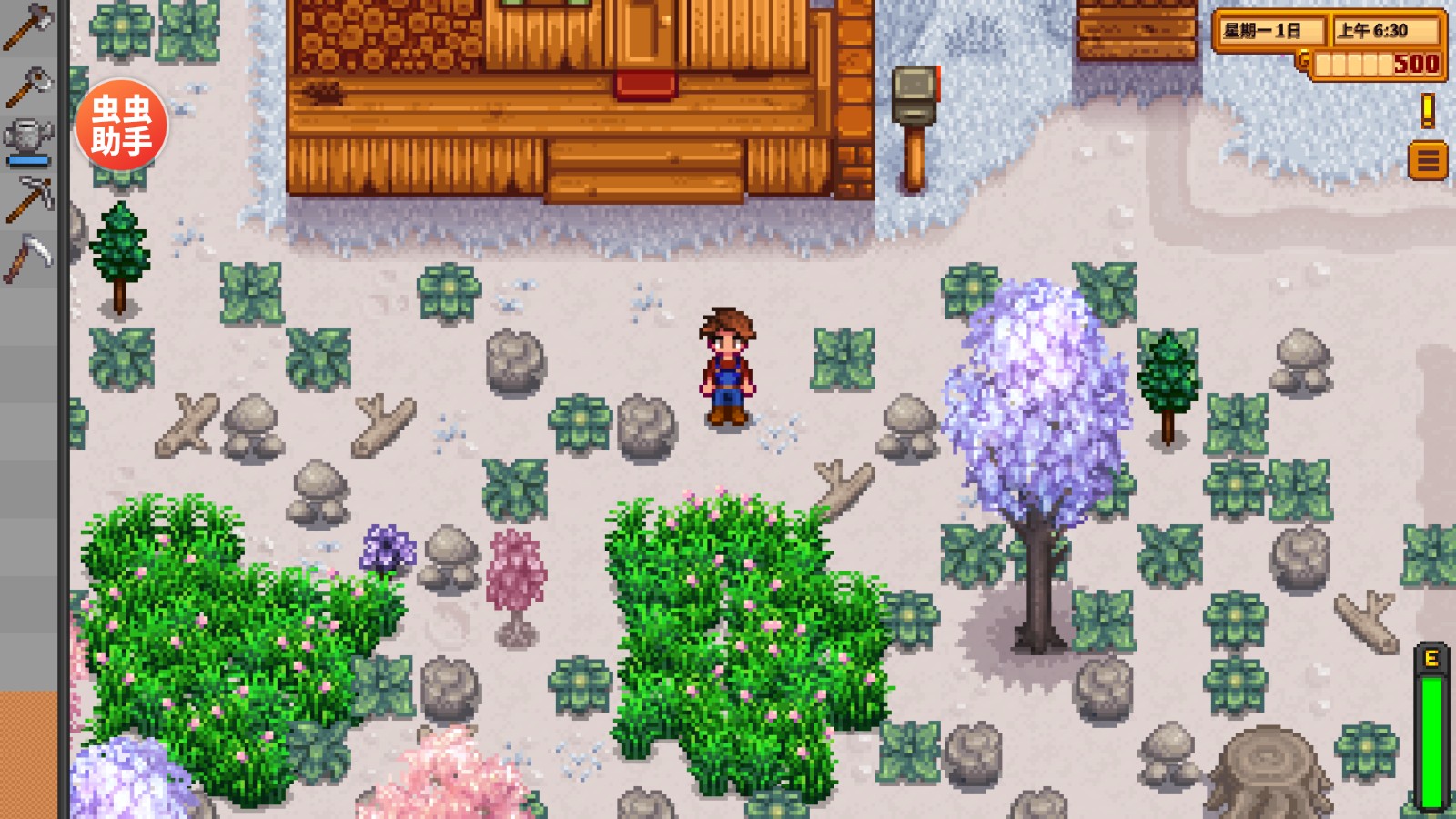Pick the pickaxe from the toolbar

pos(29,198)
